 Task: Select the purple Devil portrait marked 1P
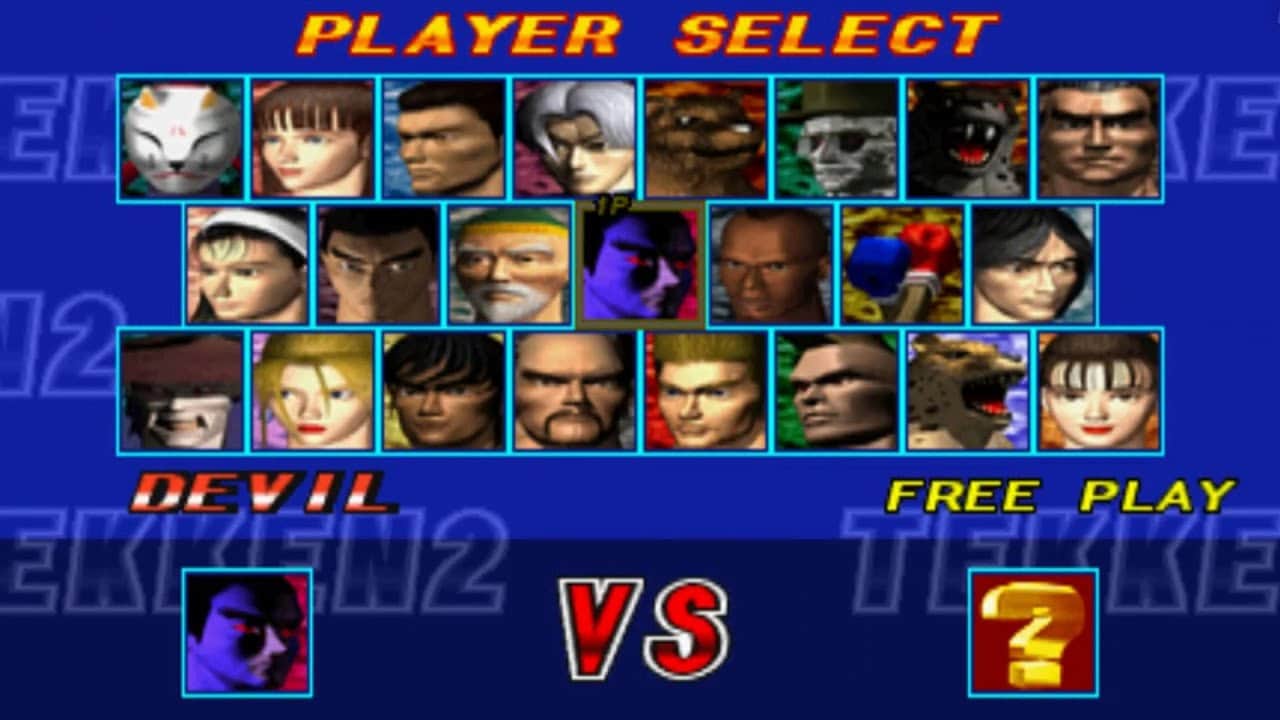[640, 266]
